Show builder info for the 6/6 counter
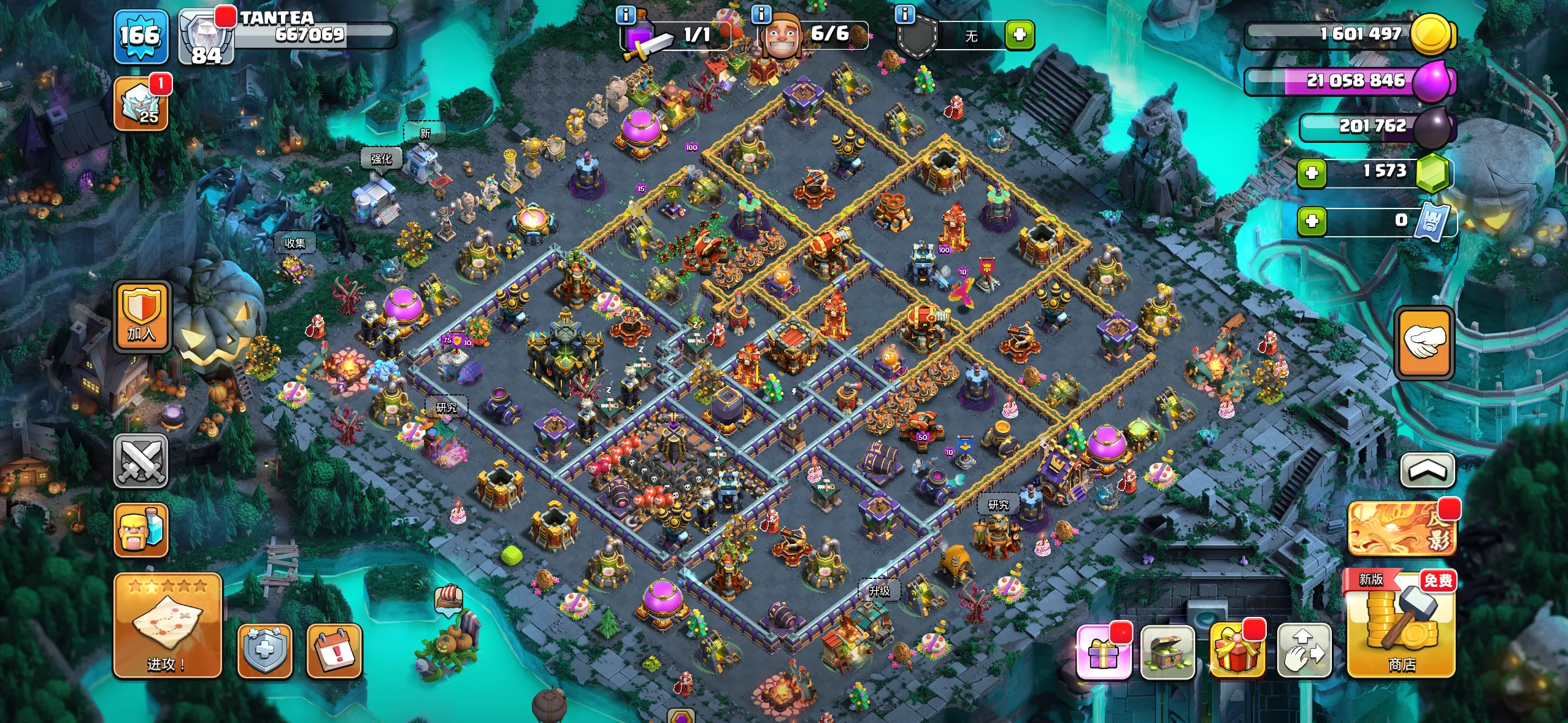 pyautogui.click(x=761, y=14)
